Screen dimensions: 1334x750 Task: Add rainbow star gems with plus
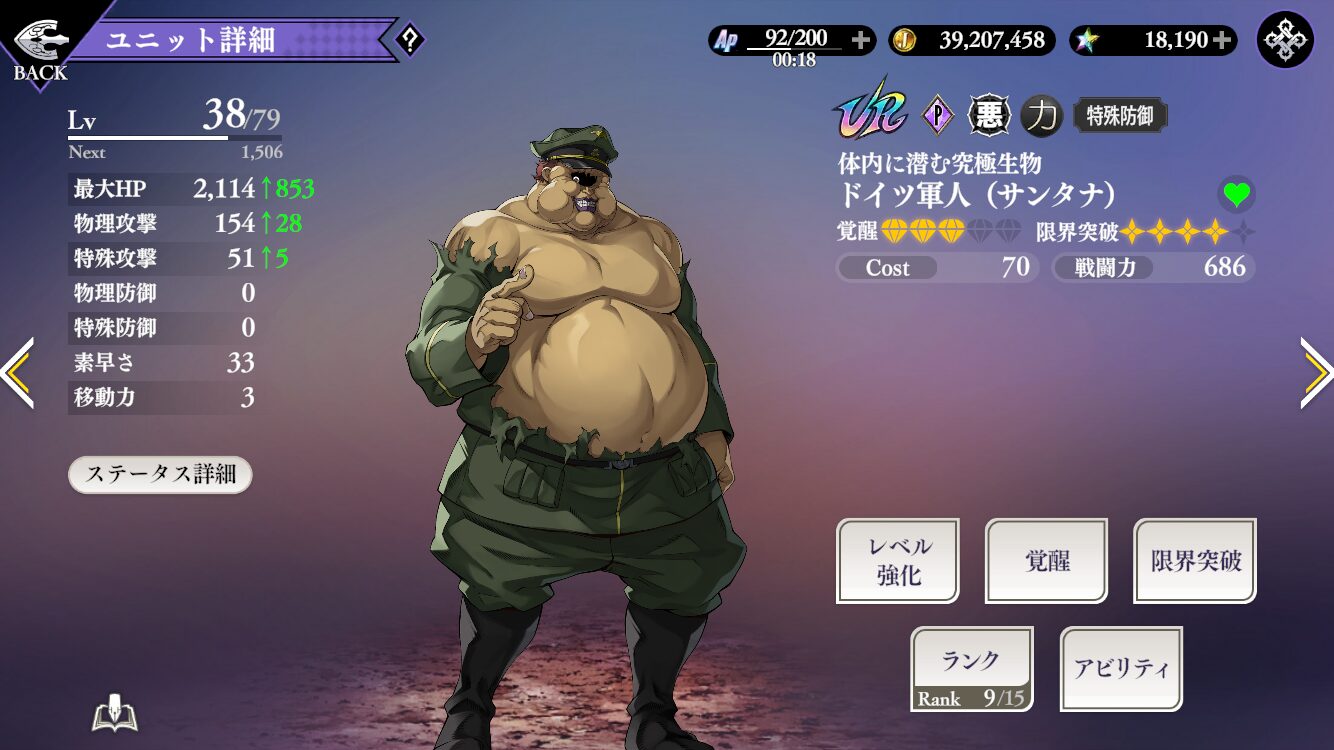pos(1222,41)
